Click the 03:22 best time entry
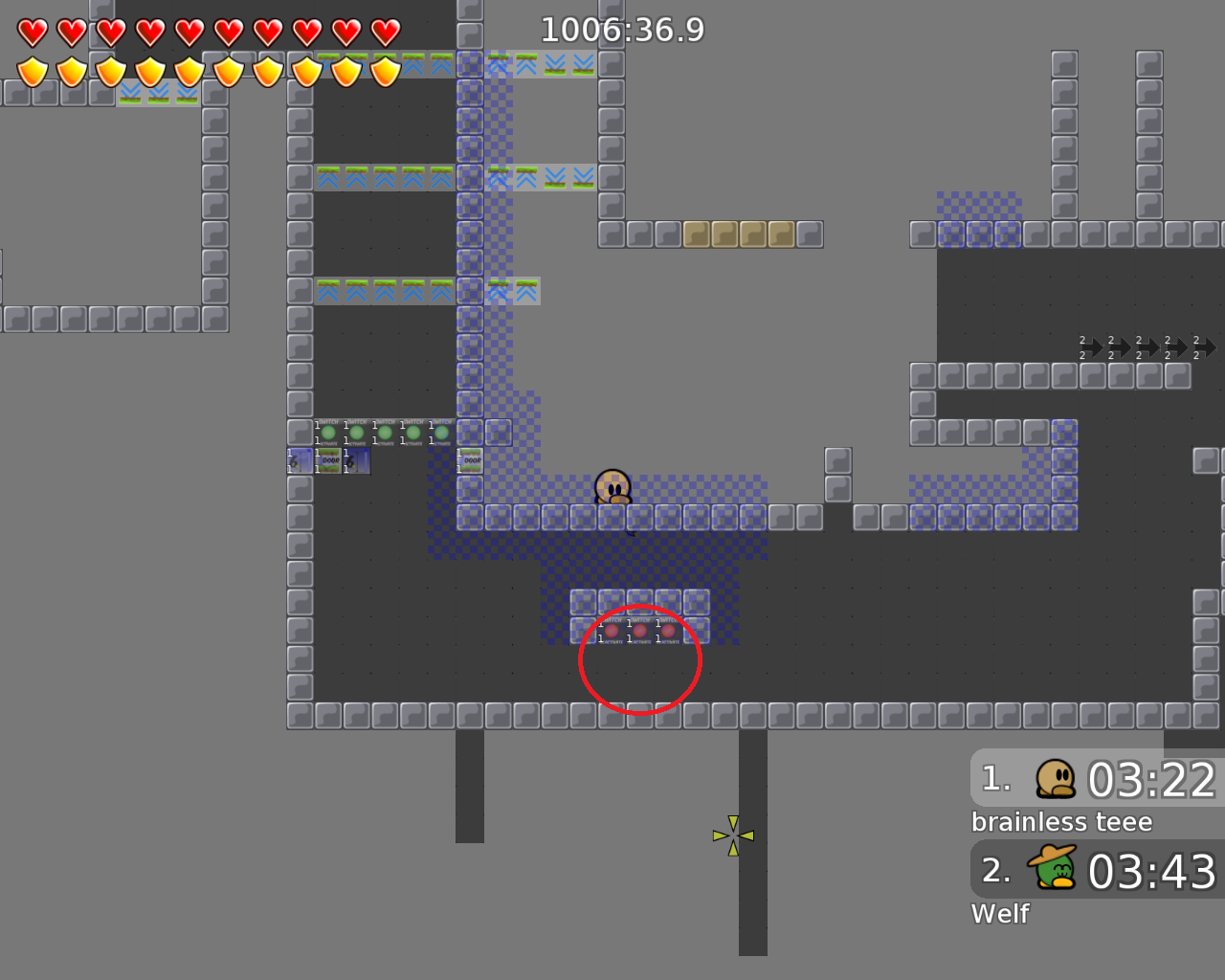Viewport: 1225px width, 980px height. click(x=1153, y=780)
